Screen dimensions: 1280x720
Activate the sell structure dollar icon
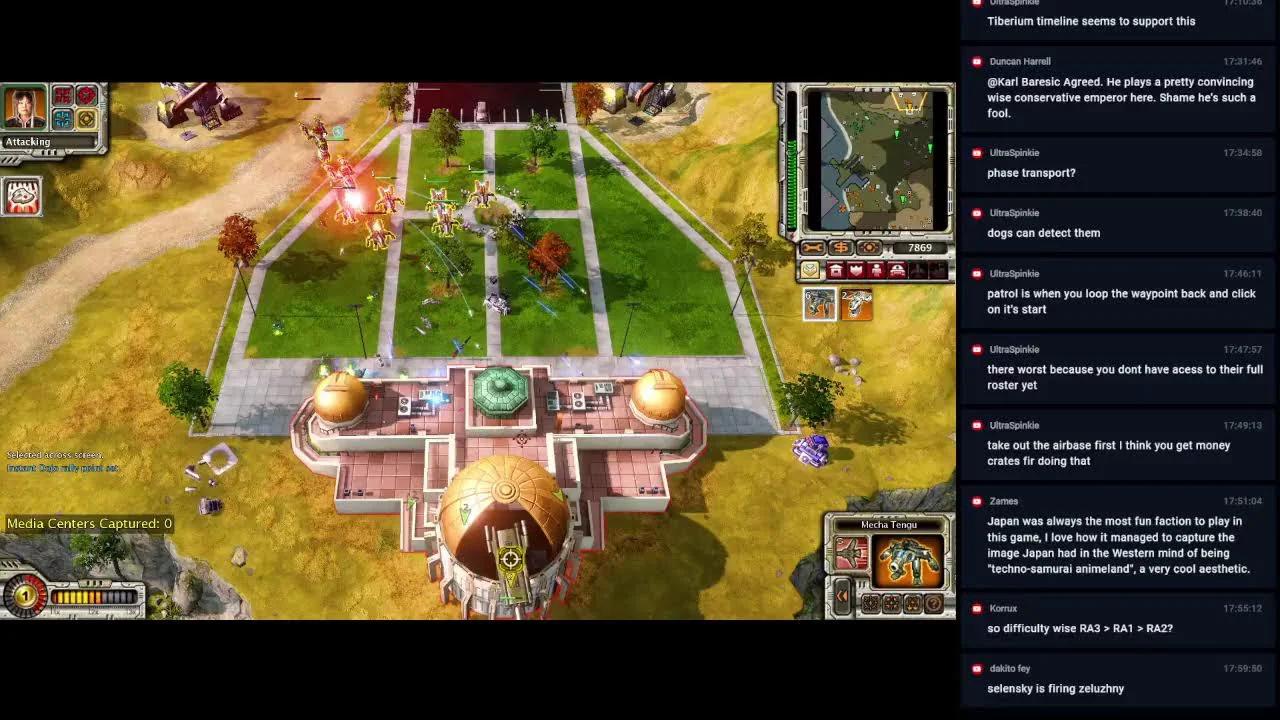841,247
